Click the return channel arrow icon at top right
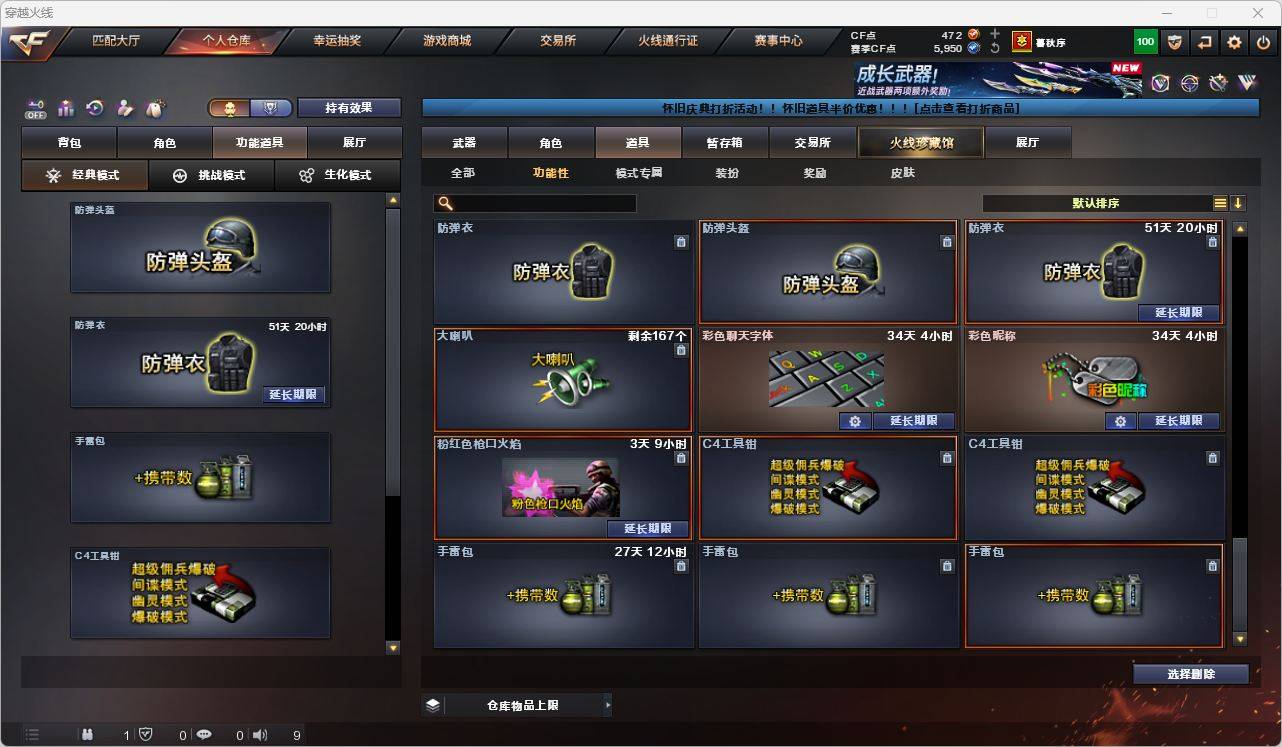Screen dimensions: 1282x747 coord(1203,42)
